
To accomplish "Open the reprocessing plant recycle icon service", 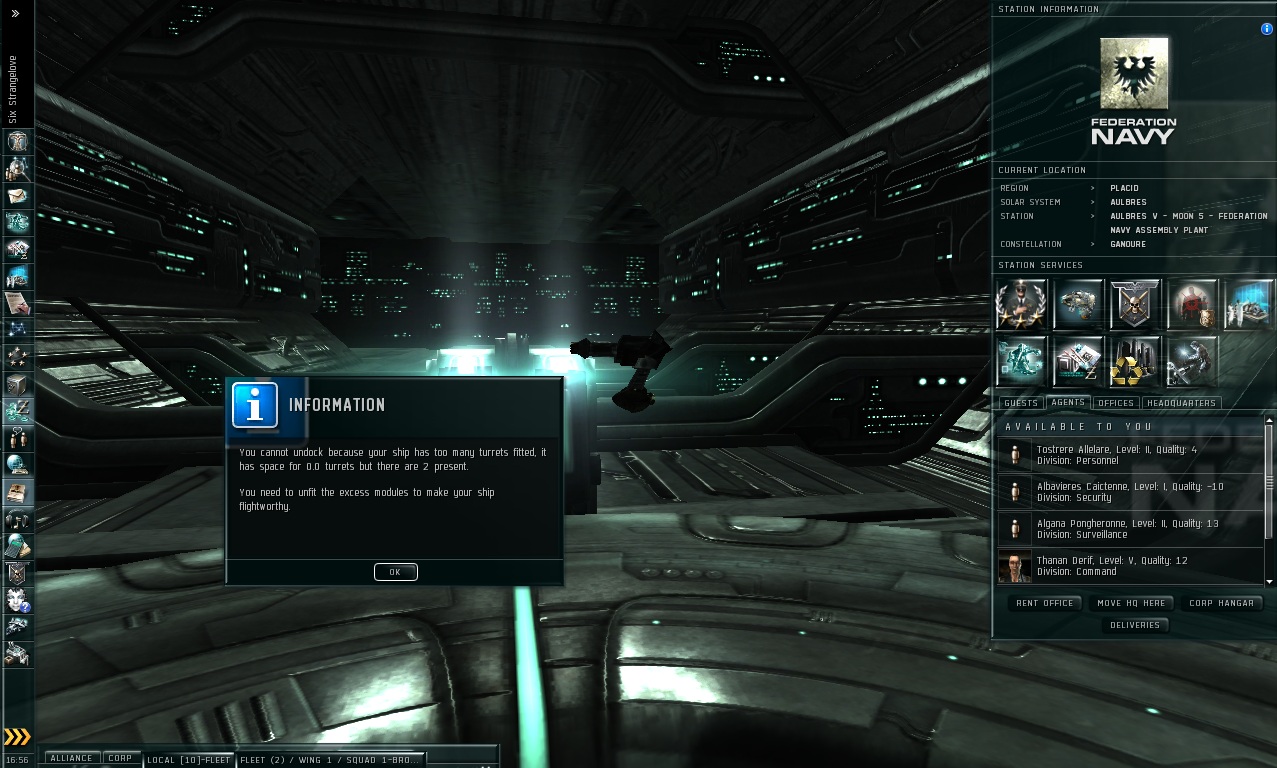I will tap(1135, 361).
